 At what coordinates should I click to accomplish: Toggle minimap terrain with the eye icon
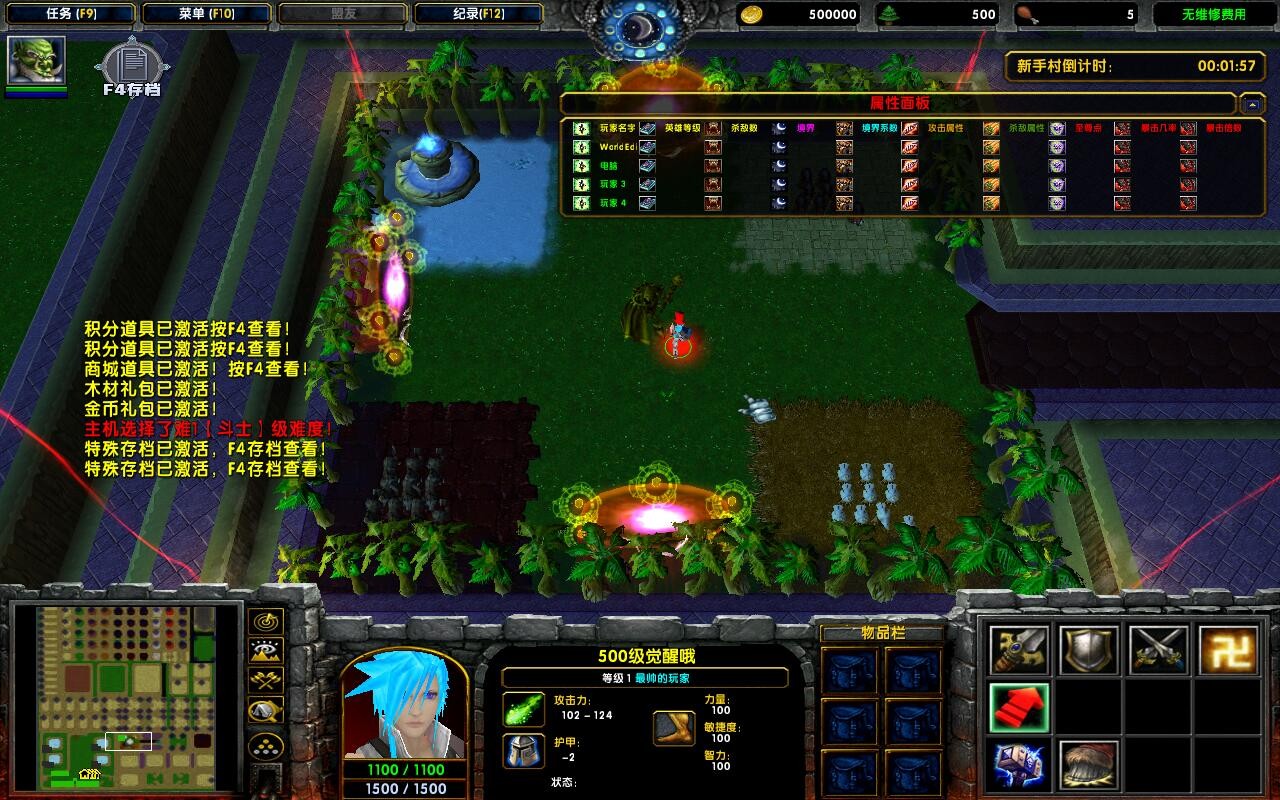pos(265,650)
